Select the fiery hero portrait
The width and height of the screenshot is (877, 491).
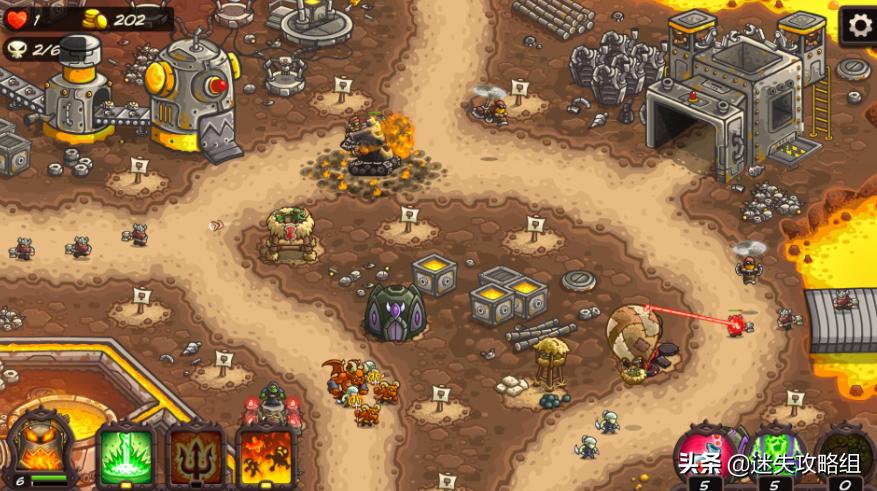click(40, 450)
